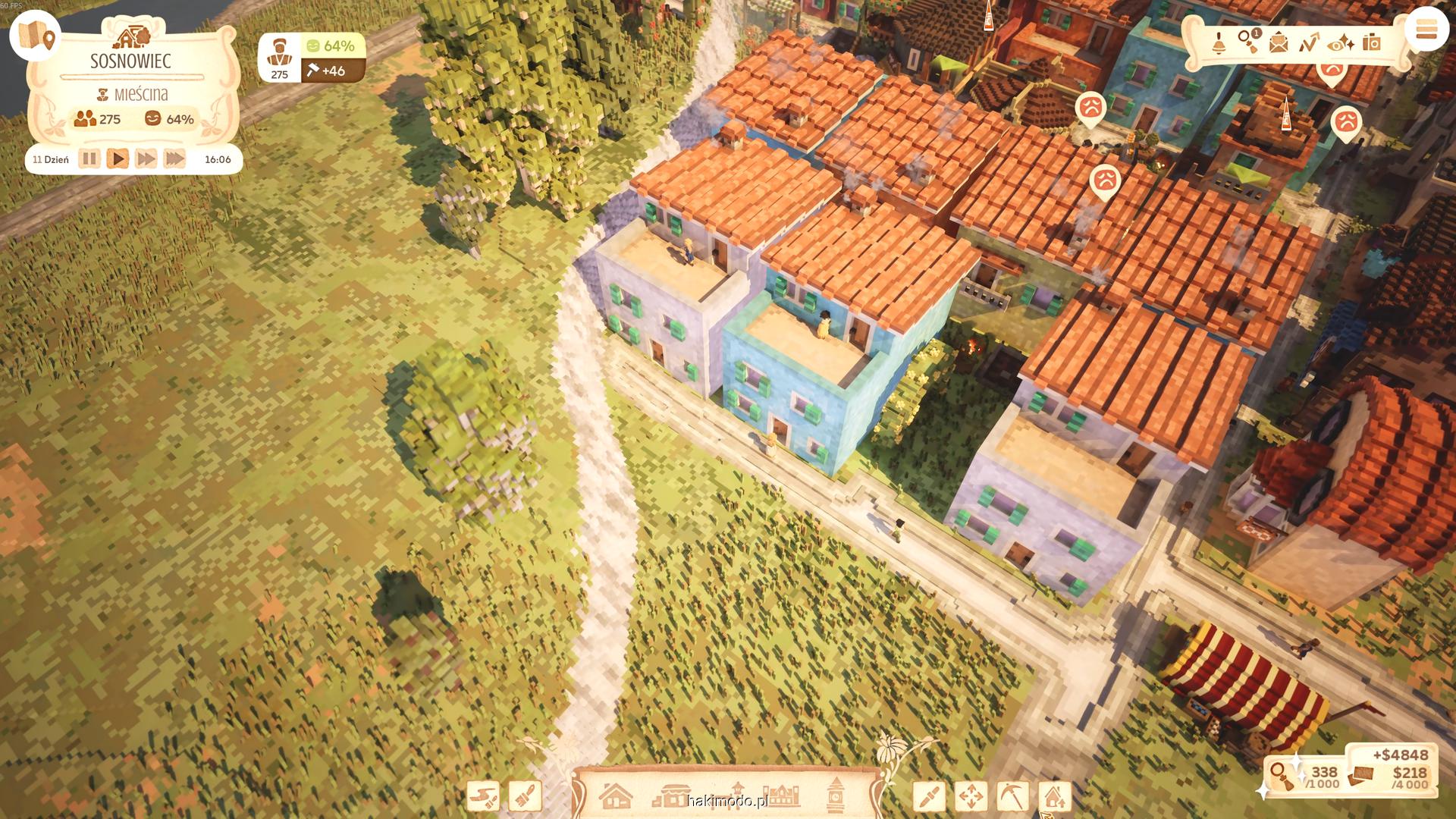Toggle the eye with sparkles view mode

[x=1341, y=42]
